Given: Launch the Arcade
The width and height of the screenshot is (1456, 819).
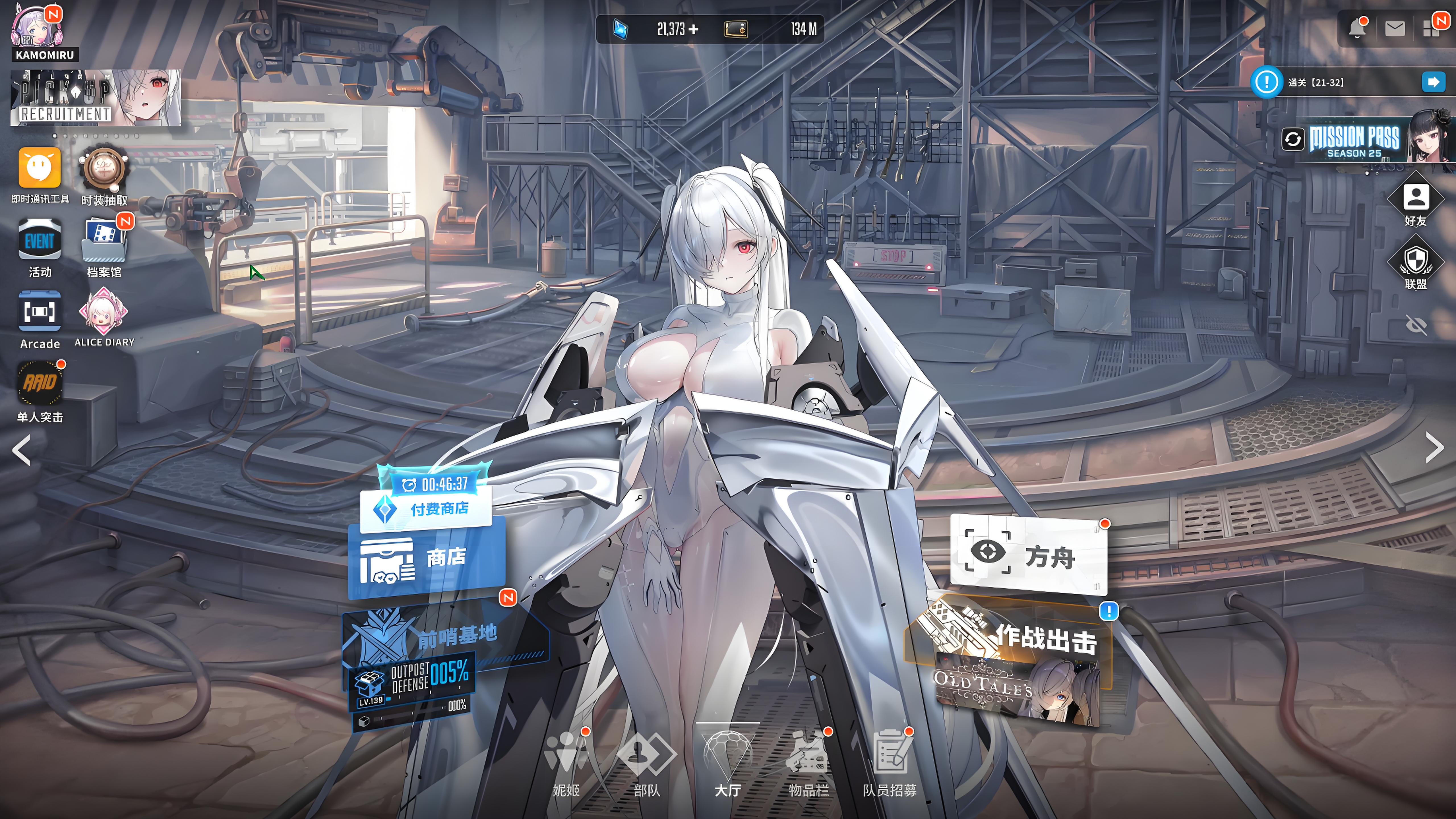Looking at the screenshot, I should (x=40, y=315).
